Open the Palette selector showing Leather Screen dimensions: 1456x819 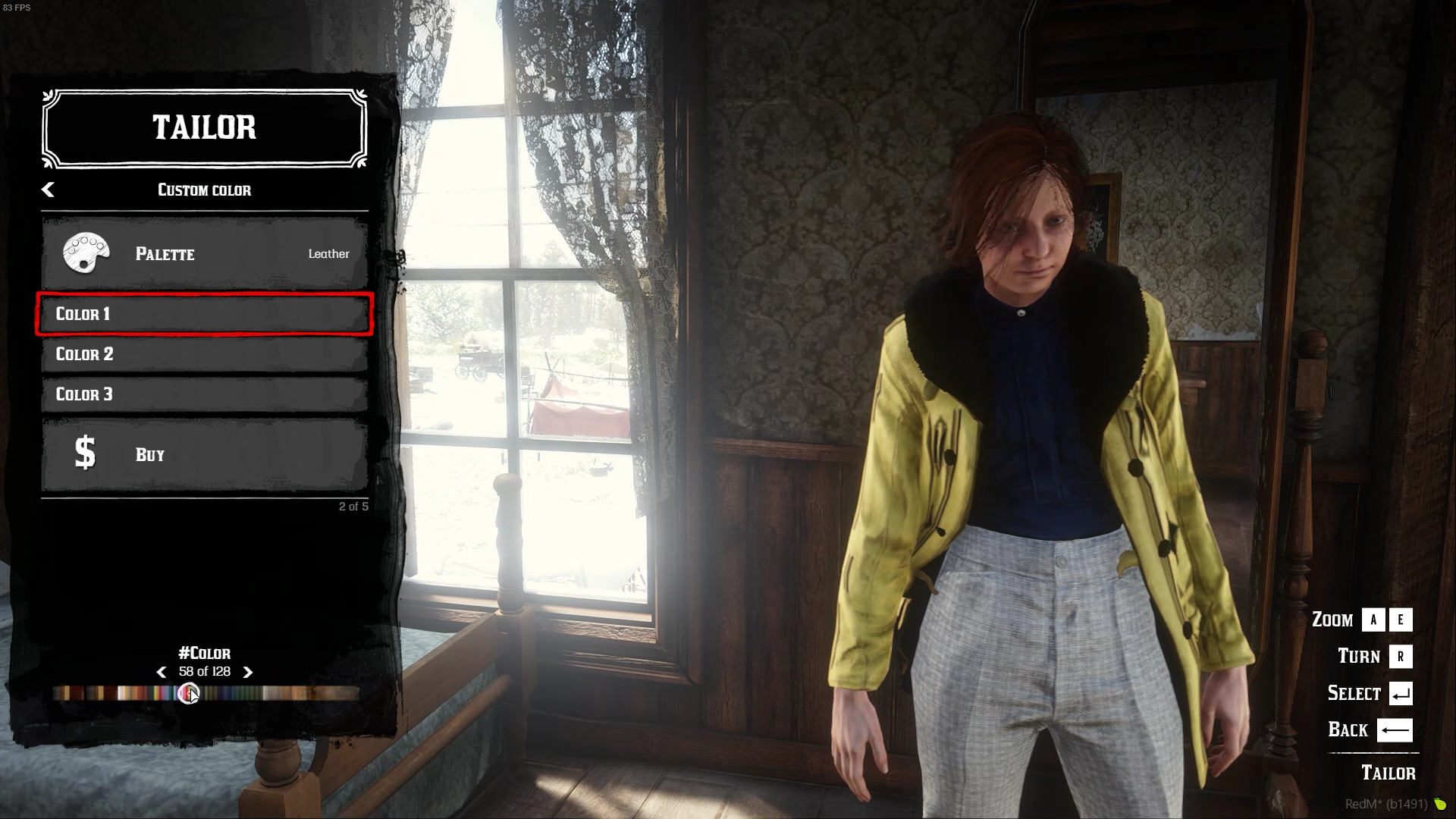[x=203, y=254]
